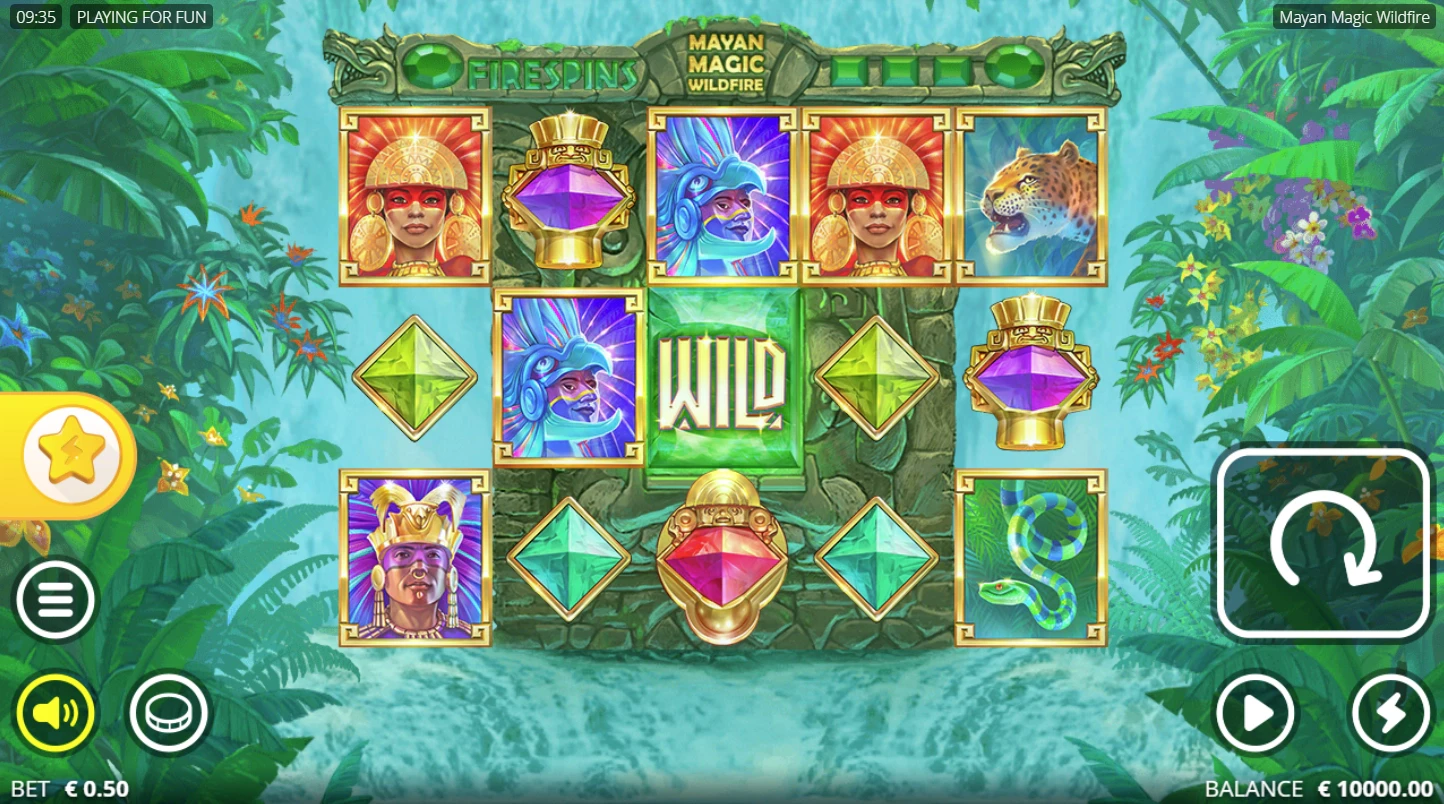The image size is (1444, 804).
Task: Click the snake symbol on the bottom row
Action: [1030, 557]
